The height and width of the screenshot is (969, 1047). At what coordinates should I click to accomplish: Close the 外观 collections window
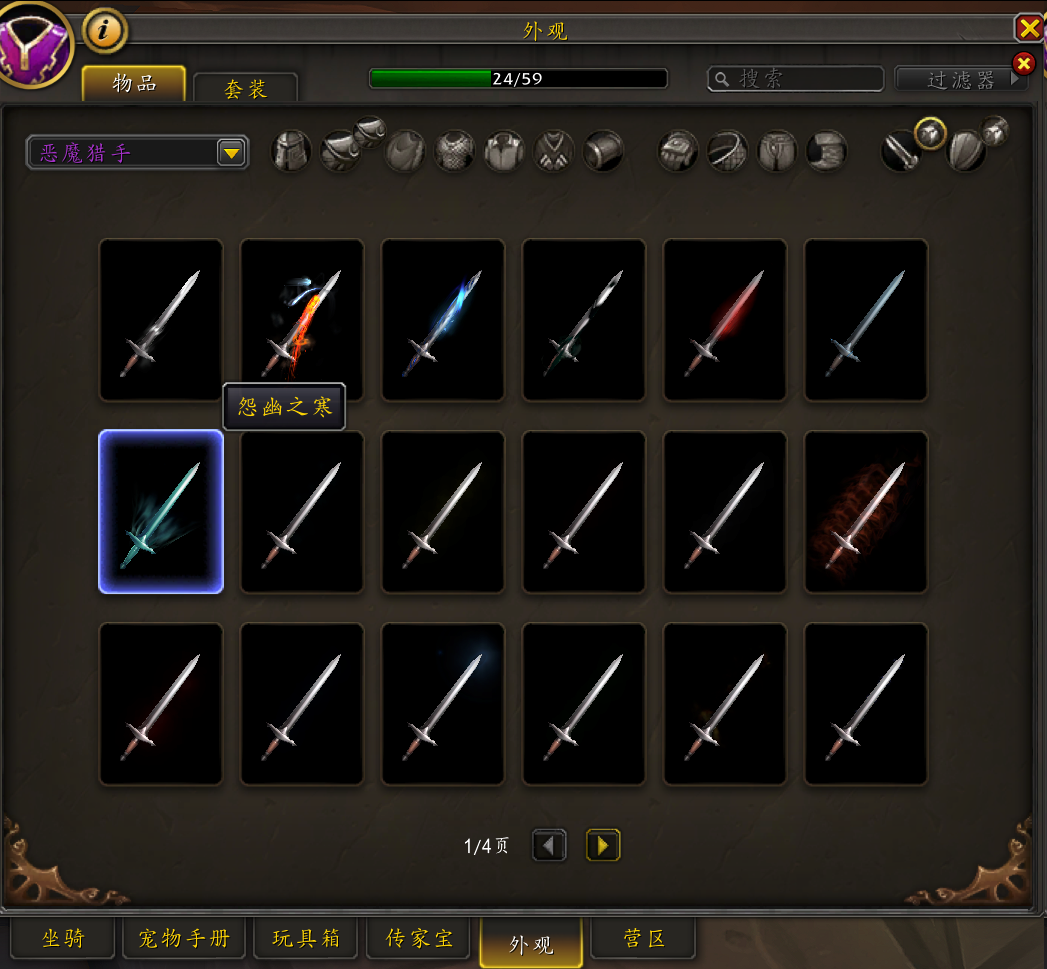click(1029, 27)
